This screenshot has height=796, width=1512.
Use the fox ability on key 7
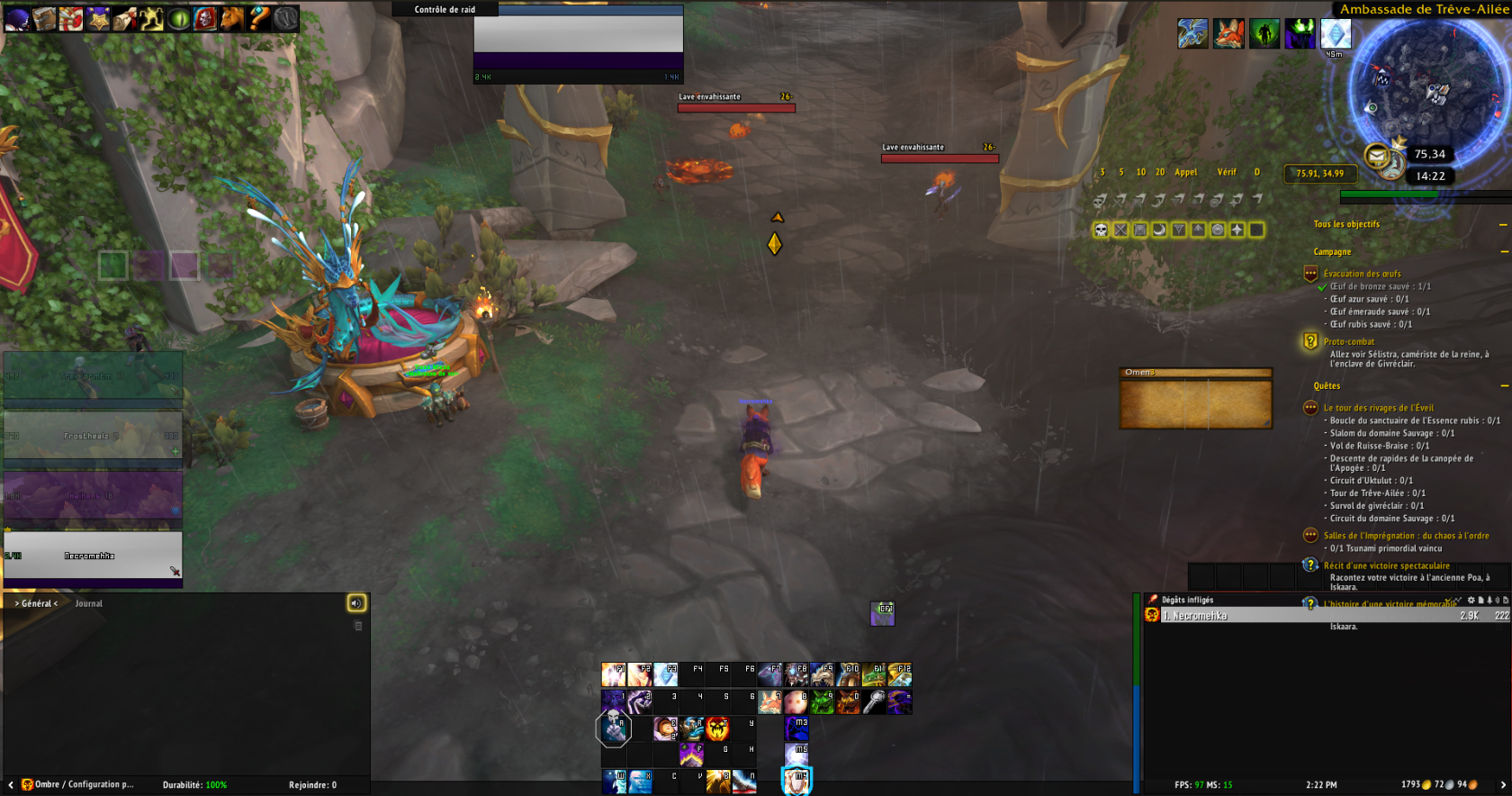(x=769, y=701)
